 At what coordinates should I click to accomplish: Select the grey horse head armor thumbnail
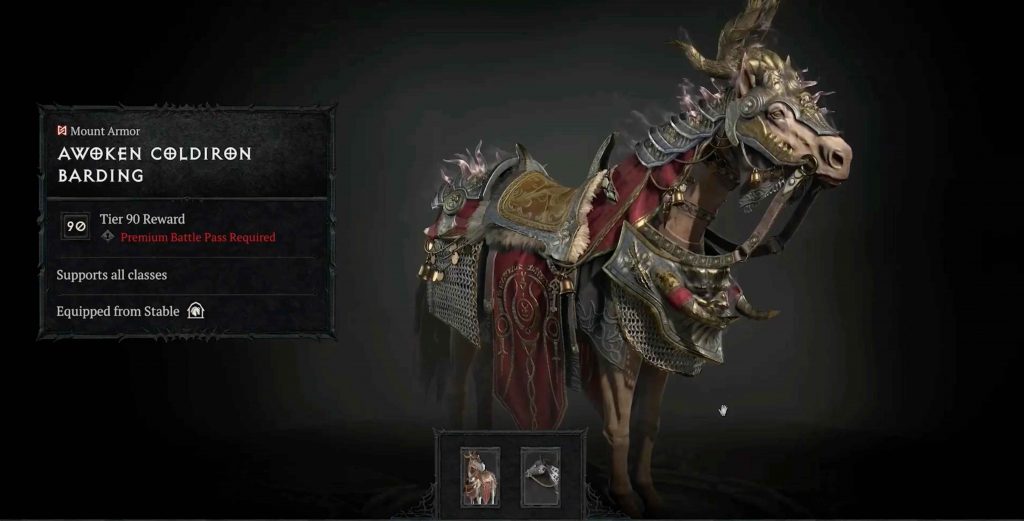pos(540,475)
